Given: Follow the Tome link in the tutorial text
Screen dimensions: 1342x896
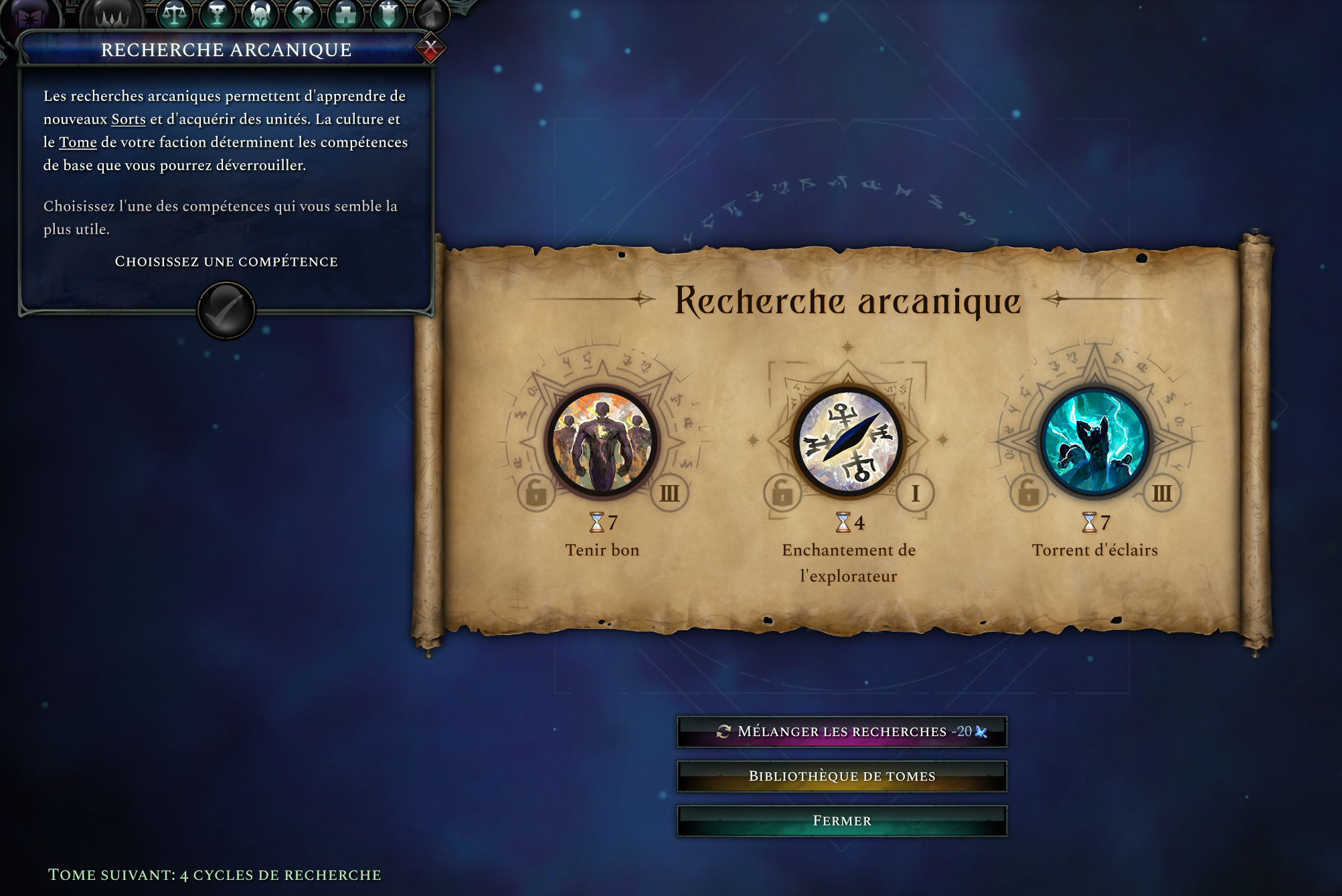Looking at the screenshot, I should point(78,143).
